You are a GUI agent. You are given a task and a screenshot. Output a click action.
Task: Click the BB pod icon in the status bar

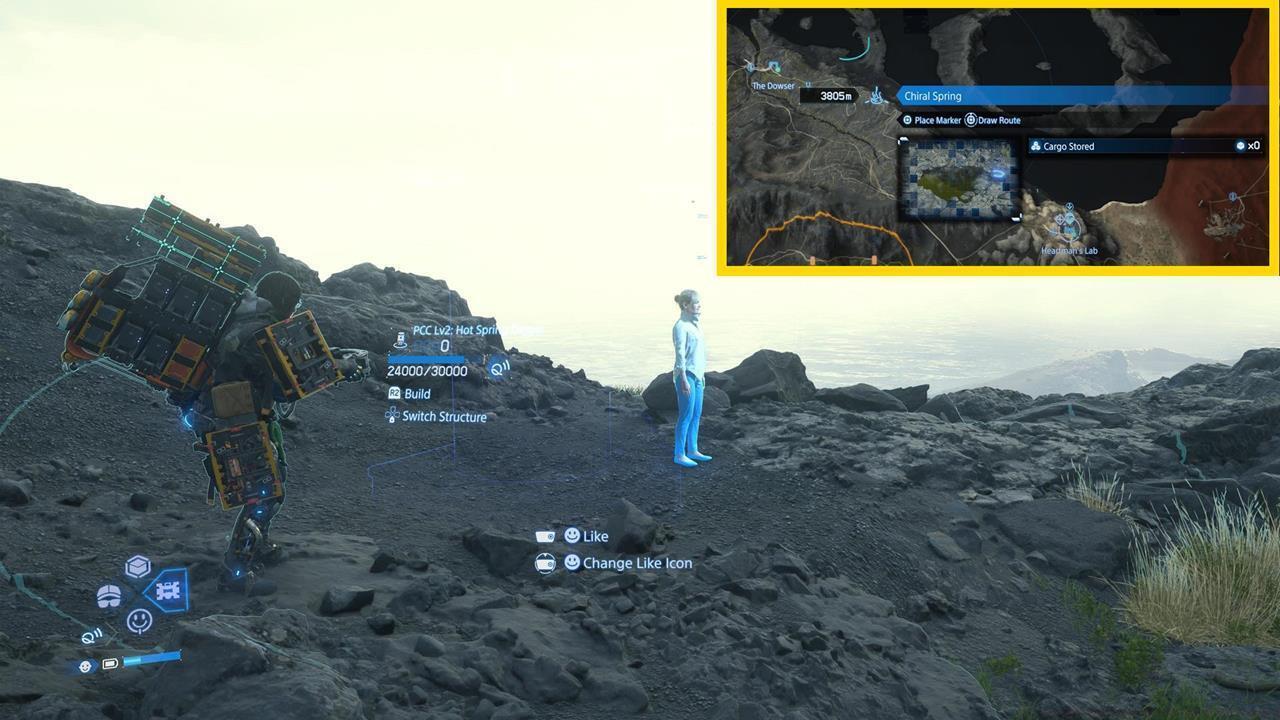point(85,665)
